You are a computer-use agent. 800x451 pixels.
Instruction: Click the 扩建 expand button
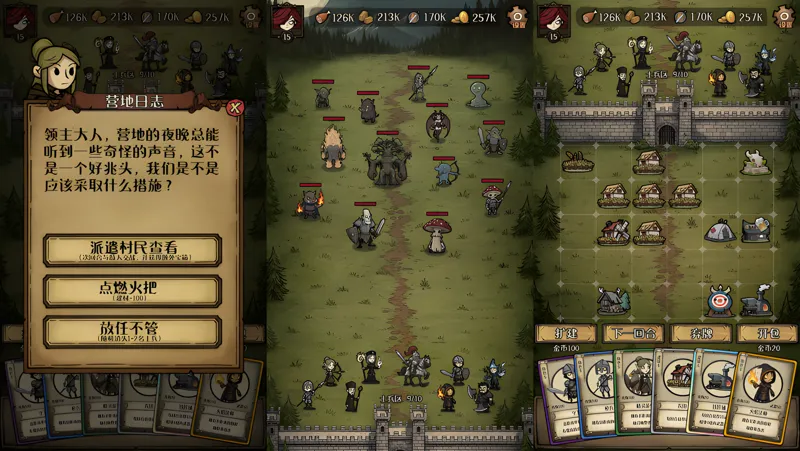(x=566, y=333)
